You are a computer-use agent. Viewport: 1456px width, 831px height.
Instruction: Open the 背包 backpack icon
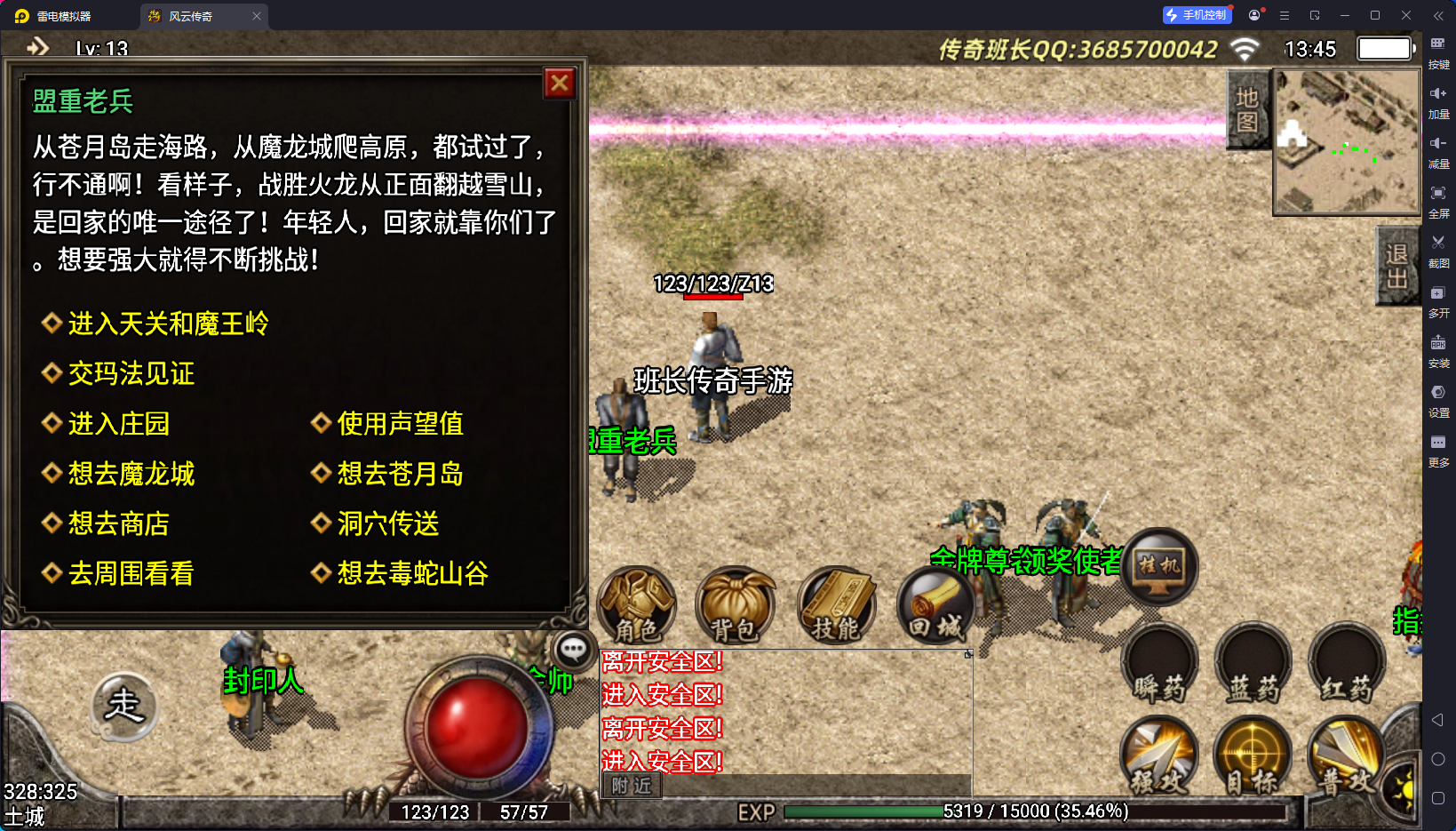point(736,606)
